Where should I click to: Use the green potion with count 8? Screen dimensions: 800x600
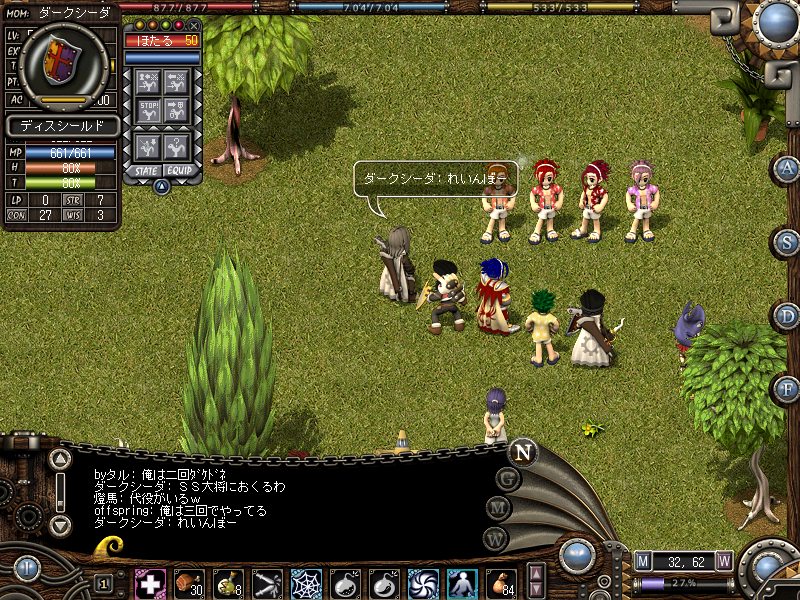tap(228, 582)
